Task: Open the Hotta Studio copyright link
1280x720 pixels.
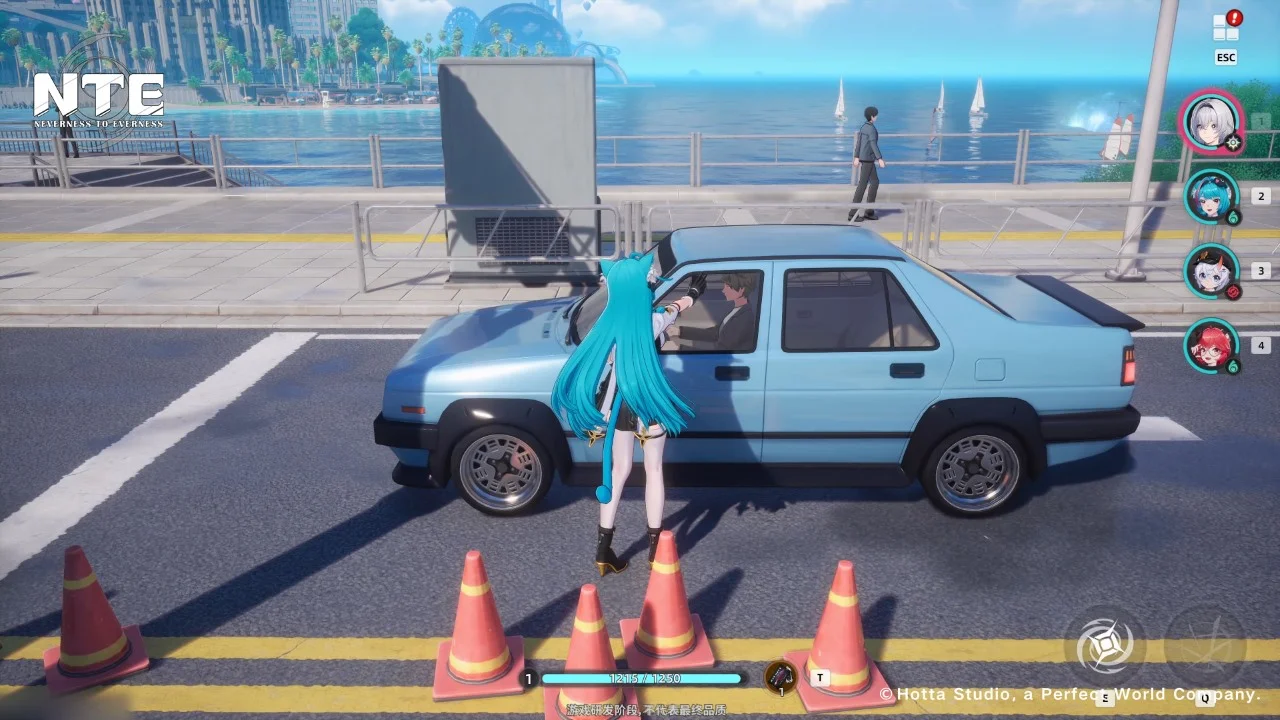Action: [x=1071, y=694]
